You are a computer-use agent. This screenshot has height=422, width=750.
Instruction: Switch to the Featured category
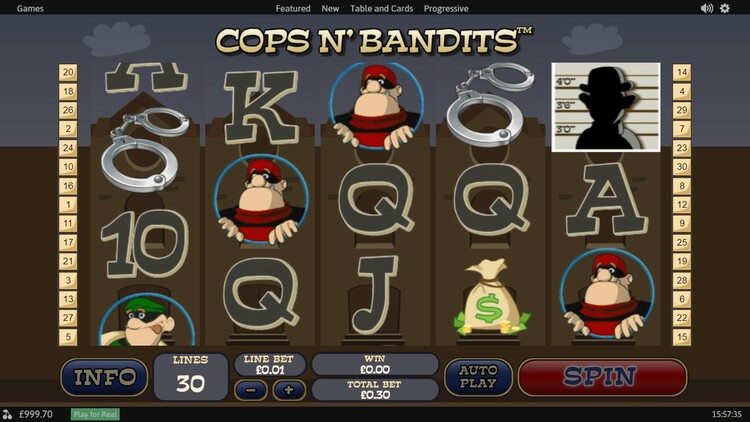point(293,8)
